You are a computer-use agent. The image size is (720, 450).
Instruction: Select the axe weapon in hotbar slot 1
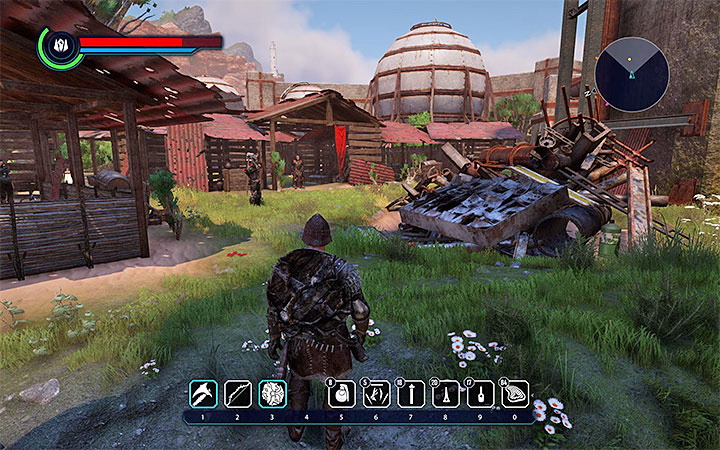point(203,394)
